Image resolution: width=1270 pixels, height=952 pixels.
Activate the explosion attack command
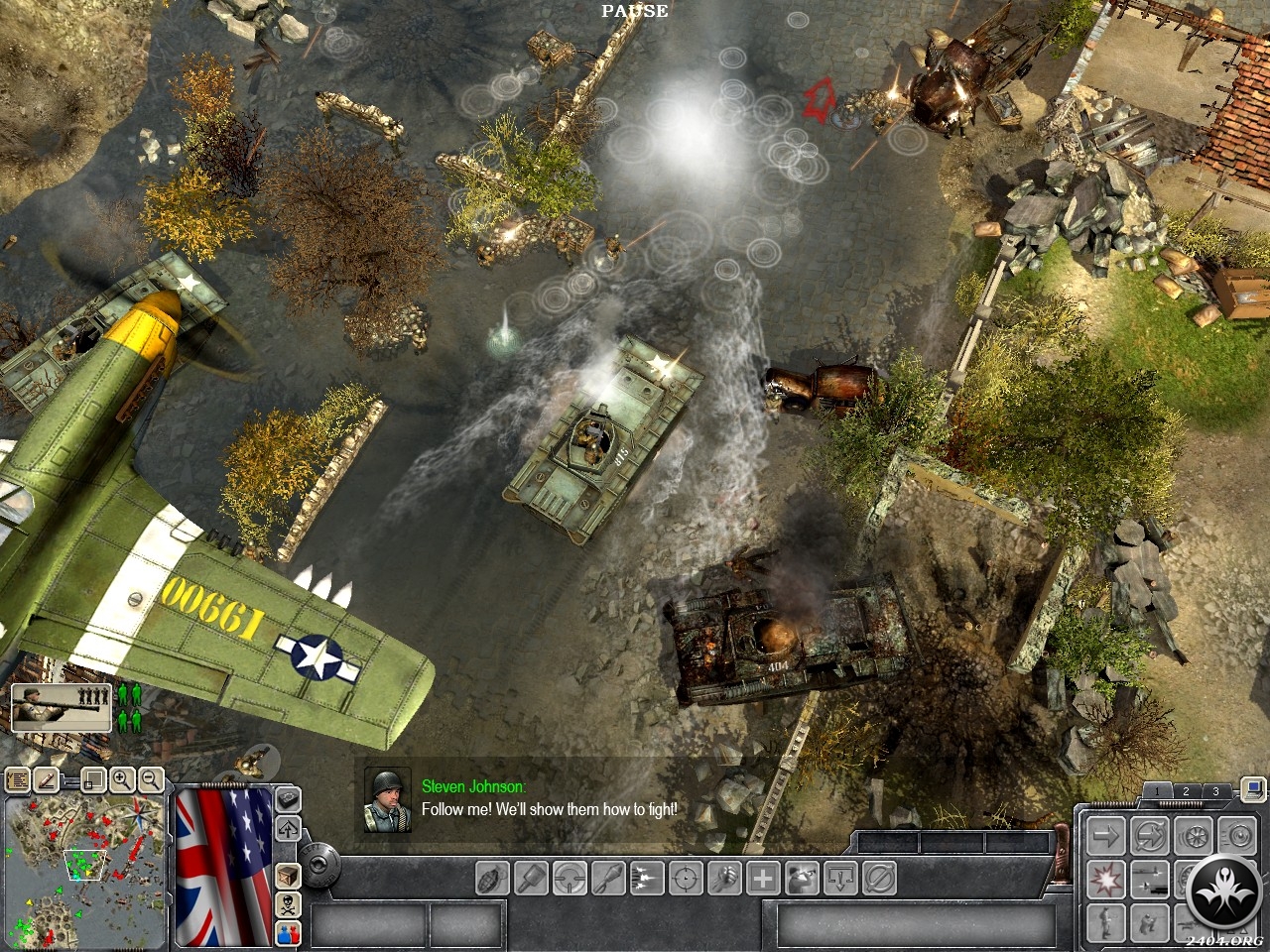click(x=1104, y=878)
